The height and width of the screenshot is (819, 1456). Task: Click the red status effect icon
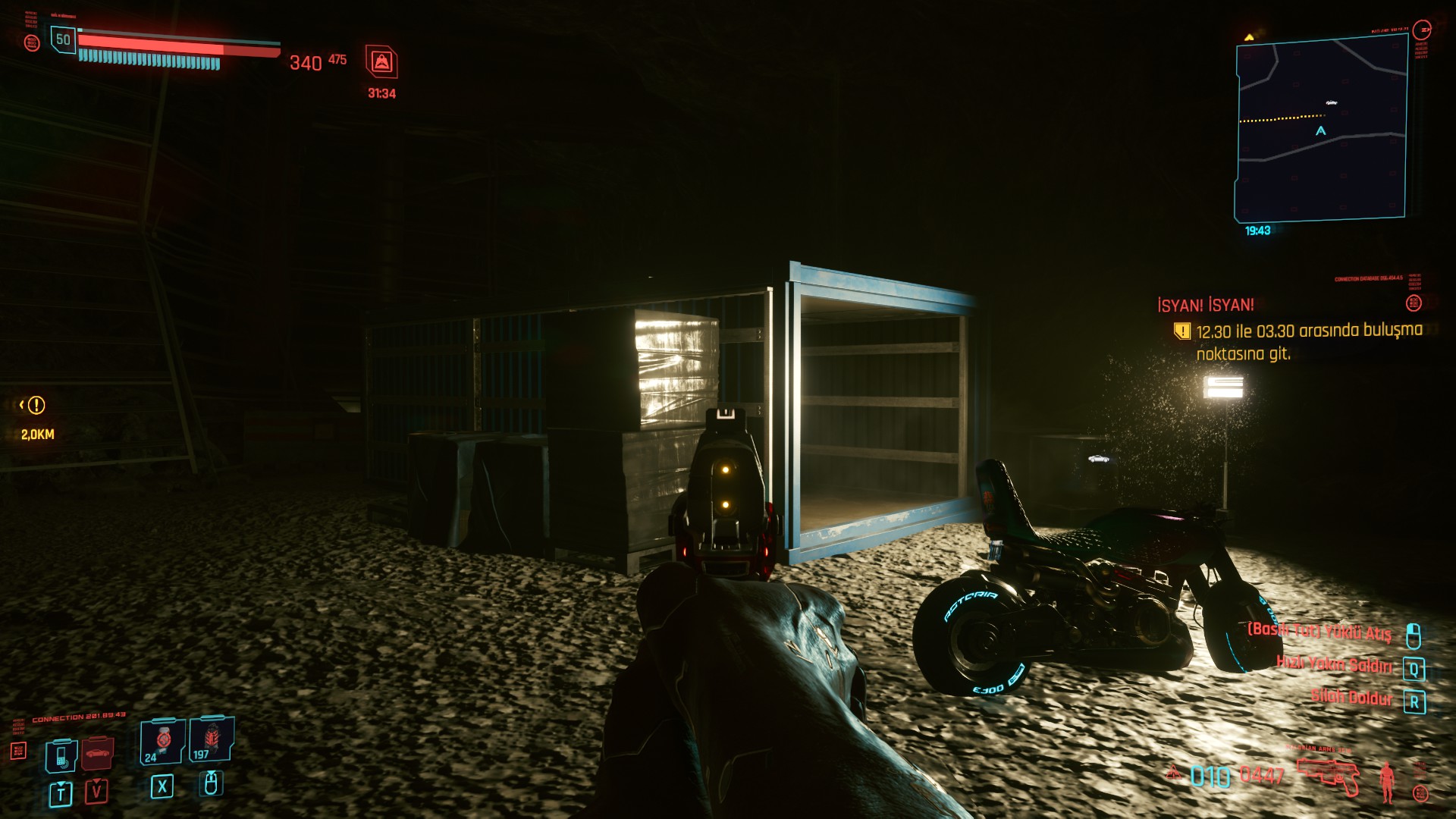click(381, 62)
